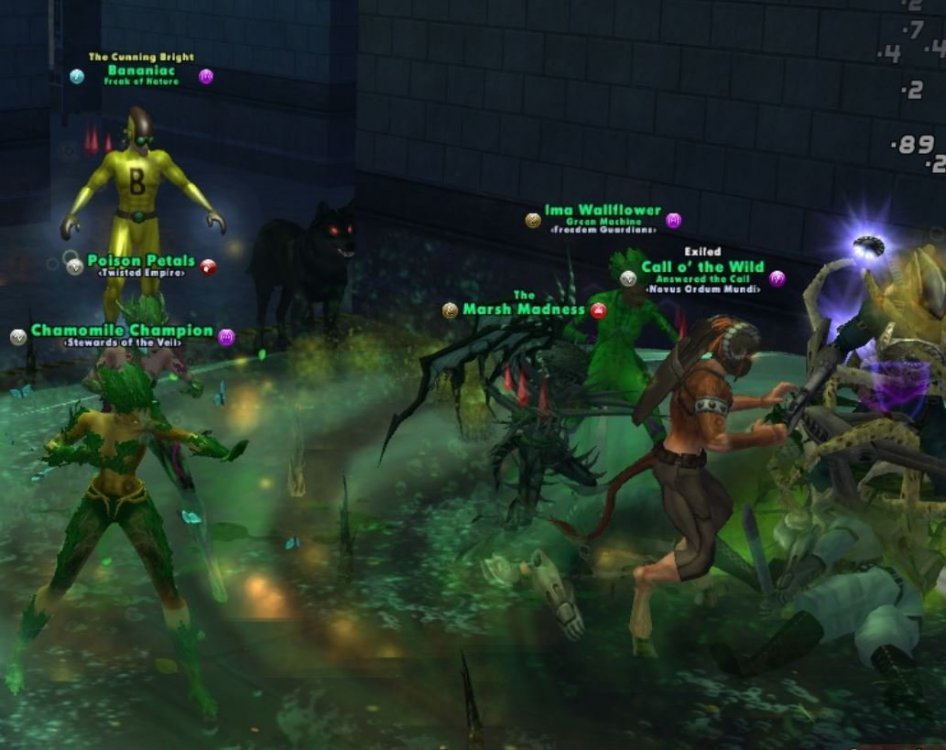Viewport: 946px width, 750px height.
Task: Choose the Marsh Madness name label
Action: click(523, 309)
